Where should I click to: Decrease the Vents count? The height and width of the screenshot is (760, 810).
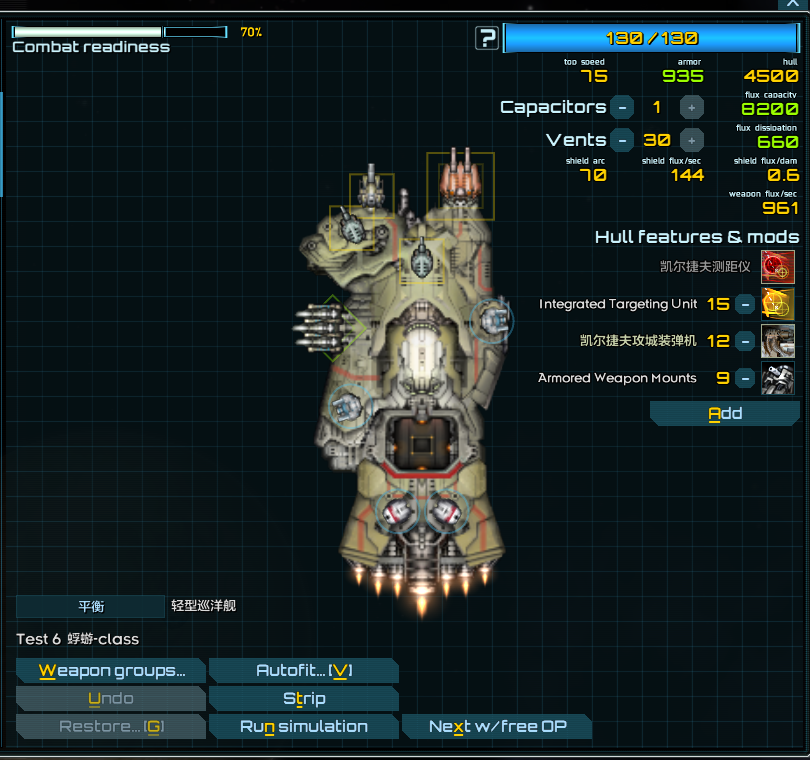pos(622,140)
